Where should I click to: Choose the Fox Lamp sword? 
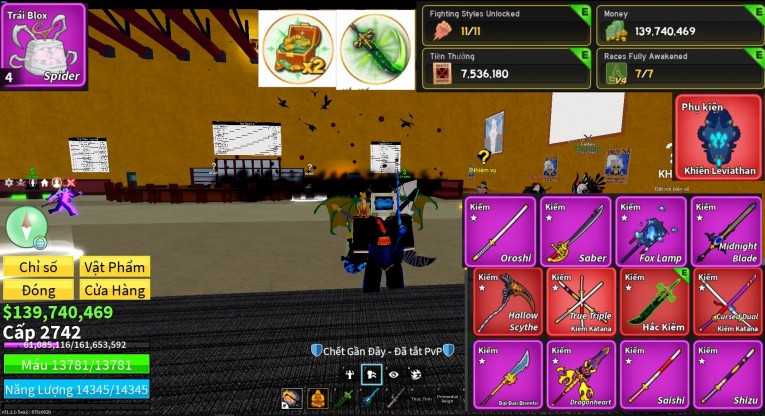tap(650, 231)
